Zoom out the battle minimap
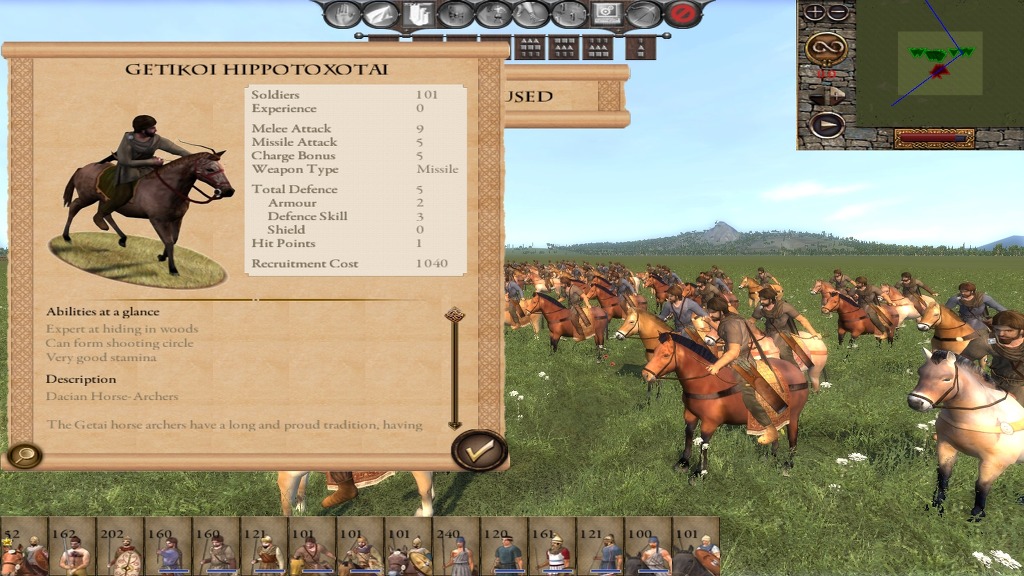 837,13
